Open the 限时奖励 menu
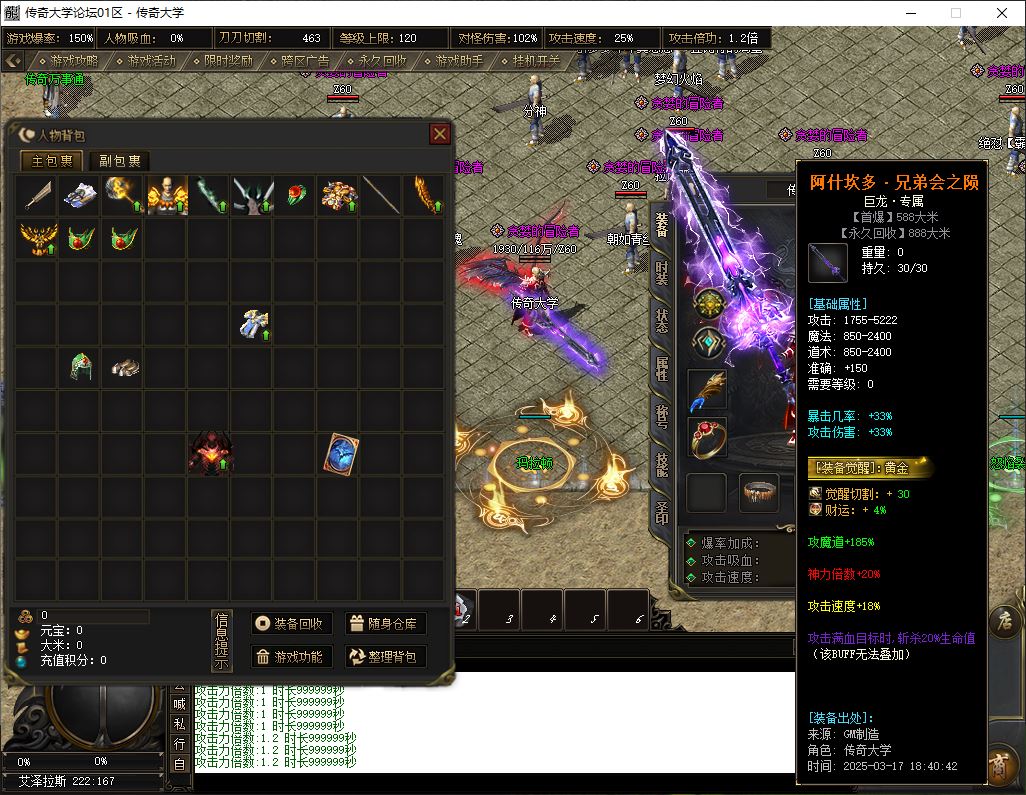Viewport: 1026px width, 795px height. click(x=227, y=60)
